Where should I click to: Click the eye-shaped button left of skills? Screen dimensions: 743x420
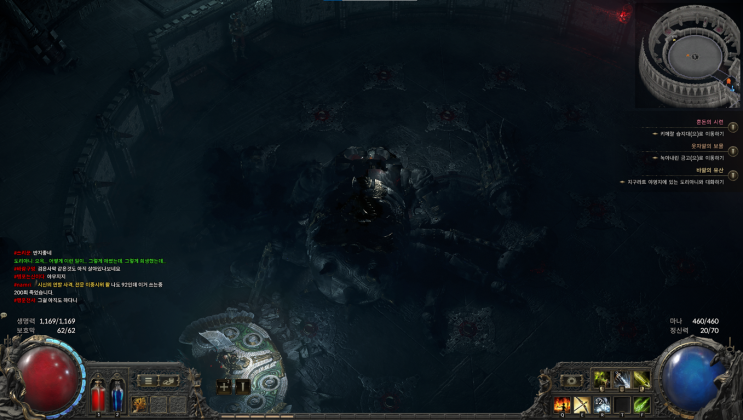coord(571,380)
